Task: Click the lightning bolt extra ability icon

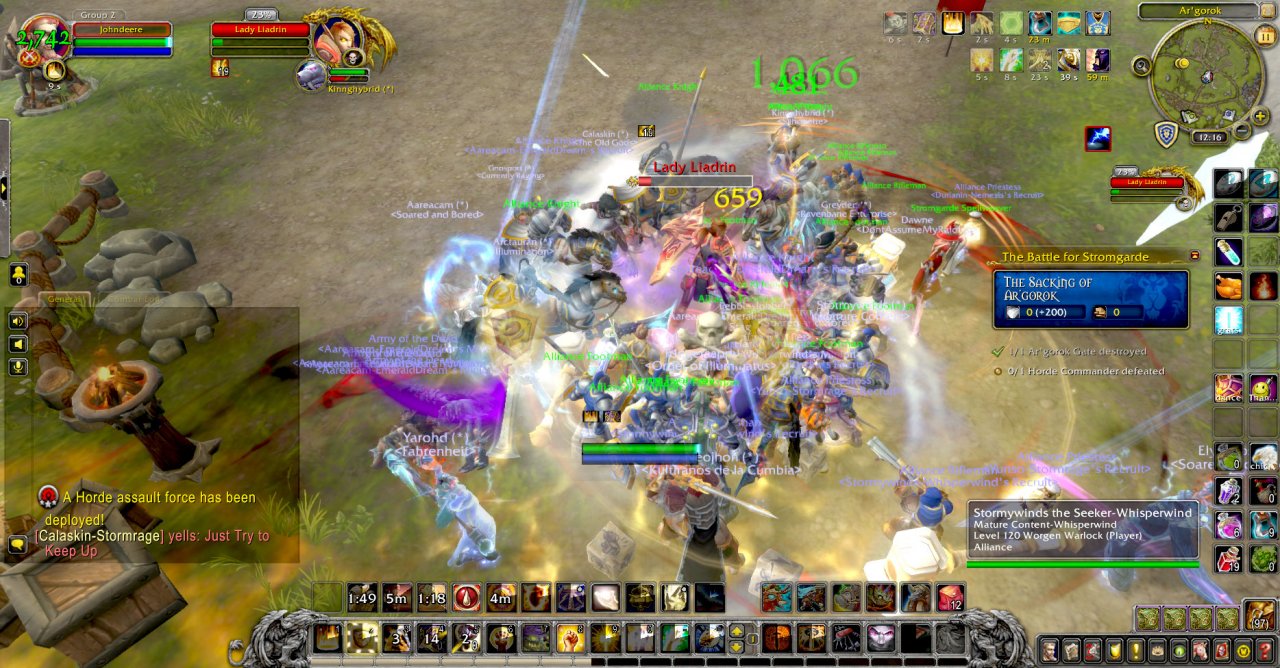Action: tap(1097, 138)
